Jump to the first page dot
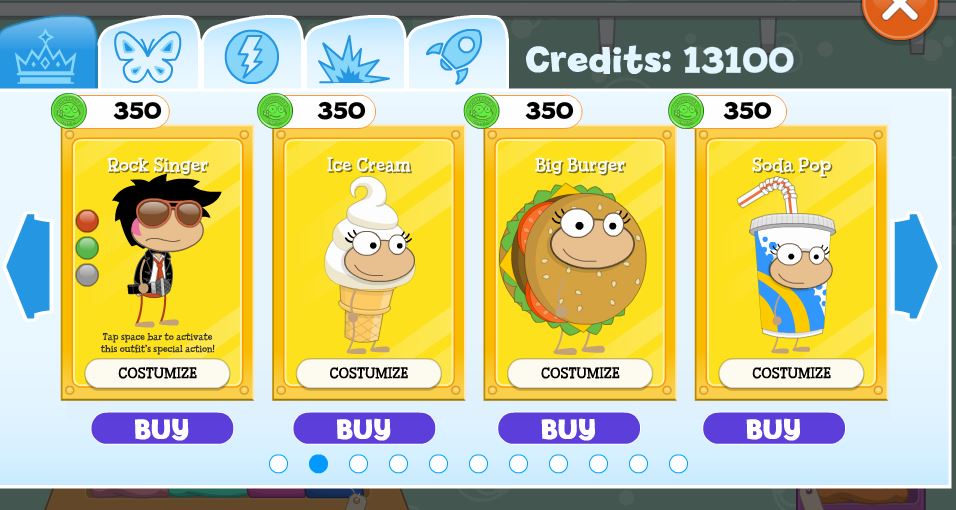The height and width of the screenshot is (510, 956). [279, 463]
